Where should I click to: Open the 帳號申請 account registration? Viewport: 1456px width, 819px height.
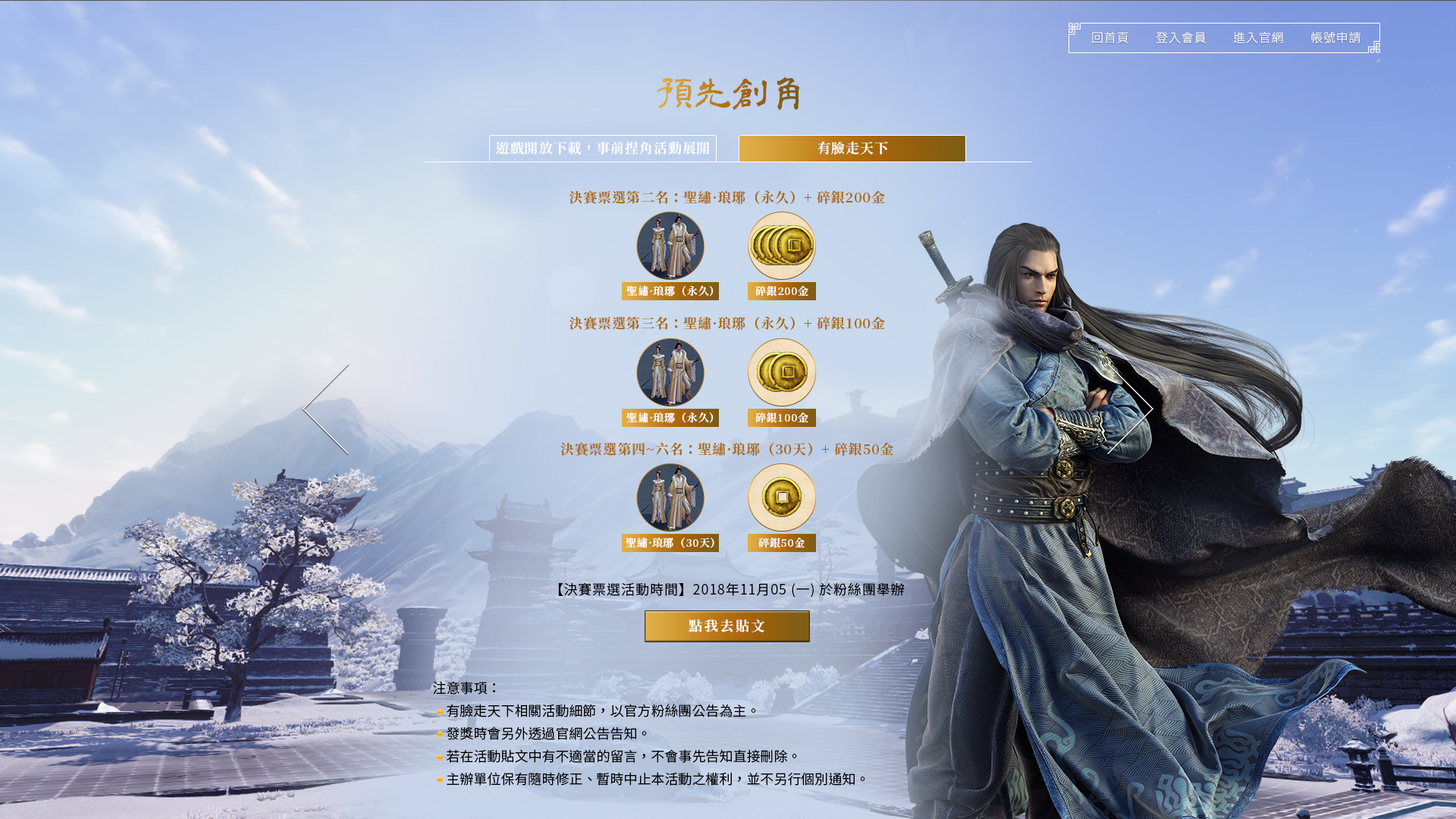pos(1335,38)
